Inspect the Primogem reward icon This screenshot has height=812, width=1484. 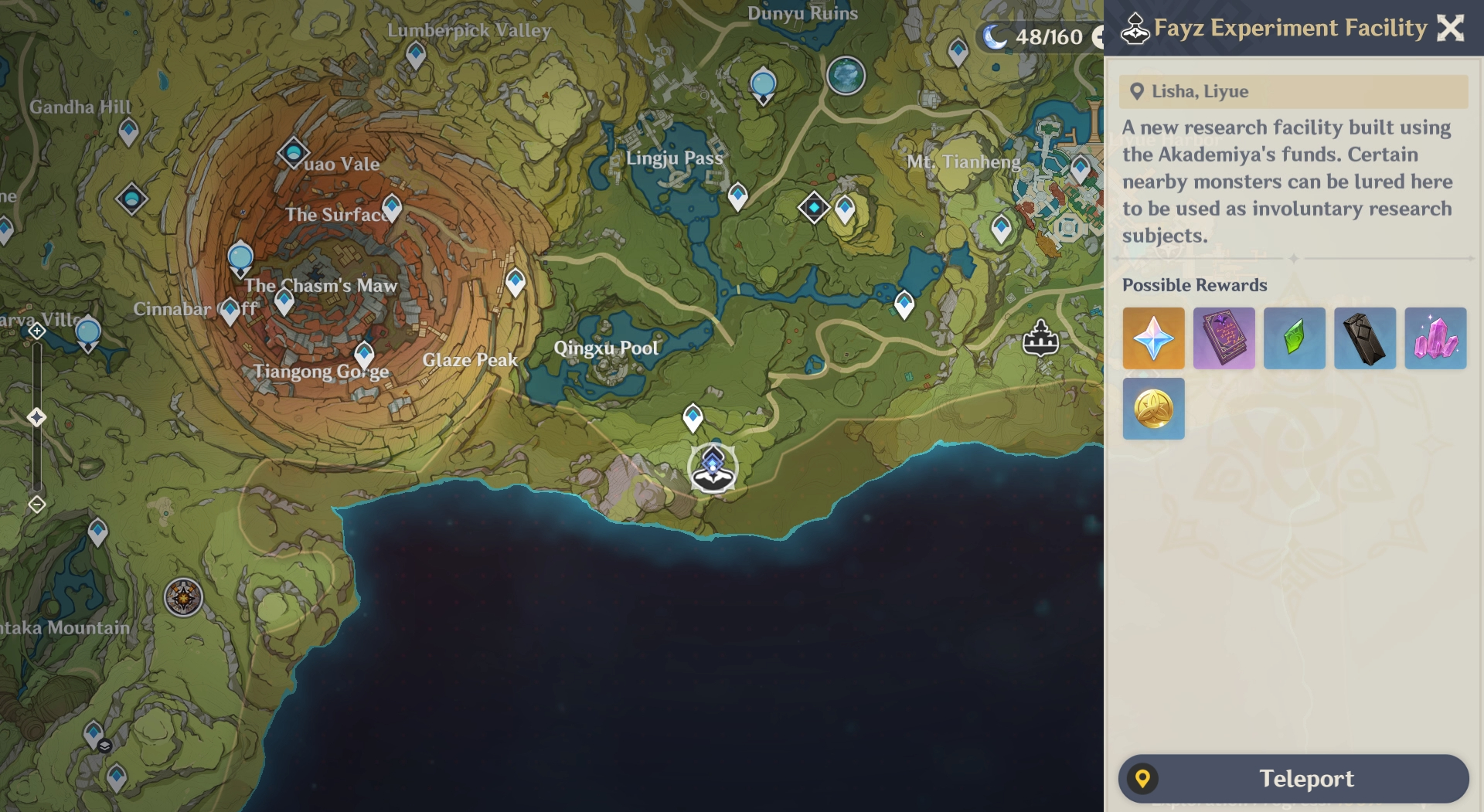click(x=1153, y=338)
